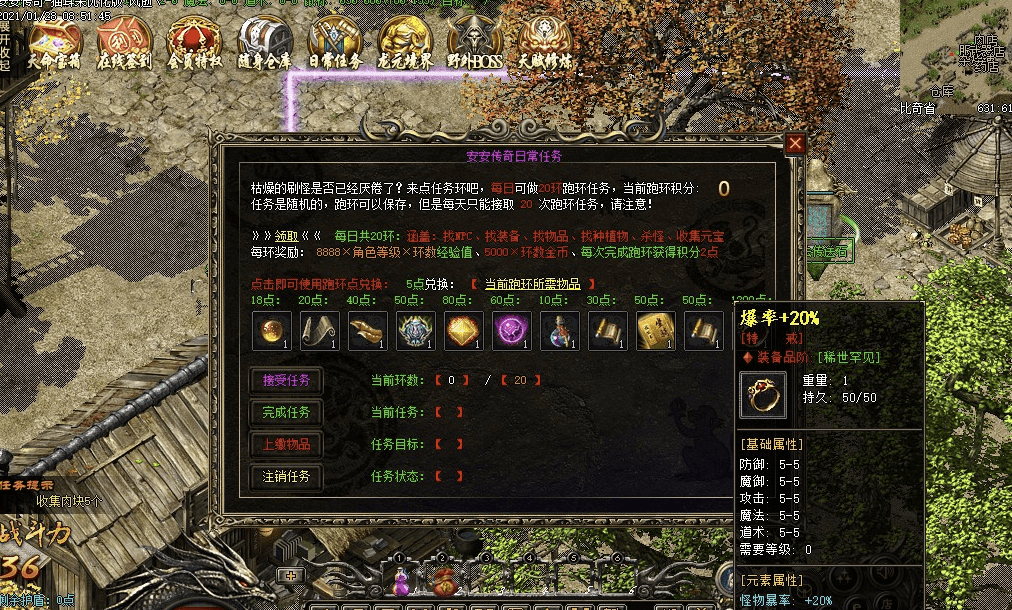Choose the potion bottle reward slot
The image size is (1012, 610).
pos(560,331)
